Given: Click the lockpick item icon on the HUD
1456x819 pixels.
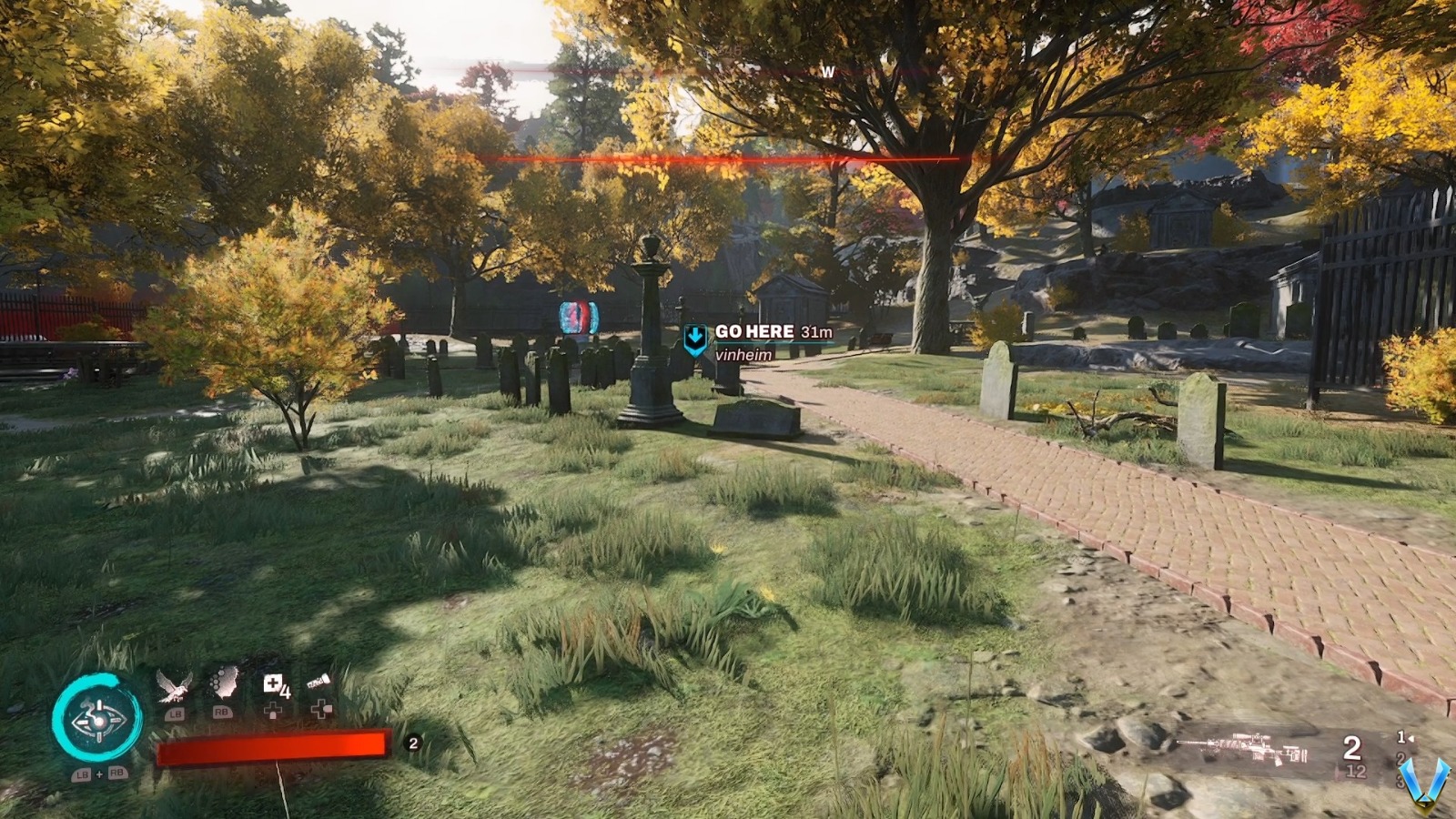Looking at the screenshot, I should 318,680.
